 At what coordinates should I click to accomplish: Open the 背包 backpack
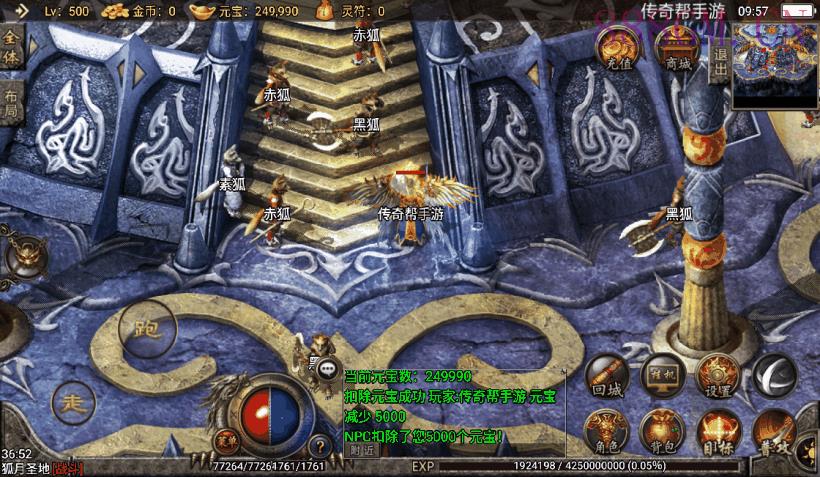point(662,431)
